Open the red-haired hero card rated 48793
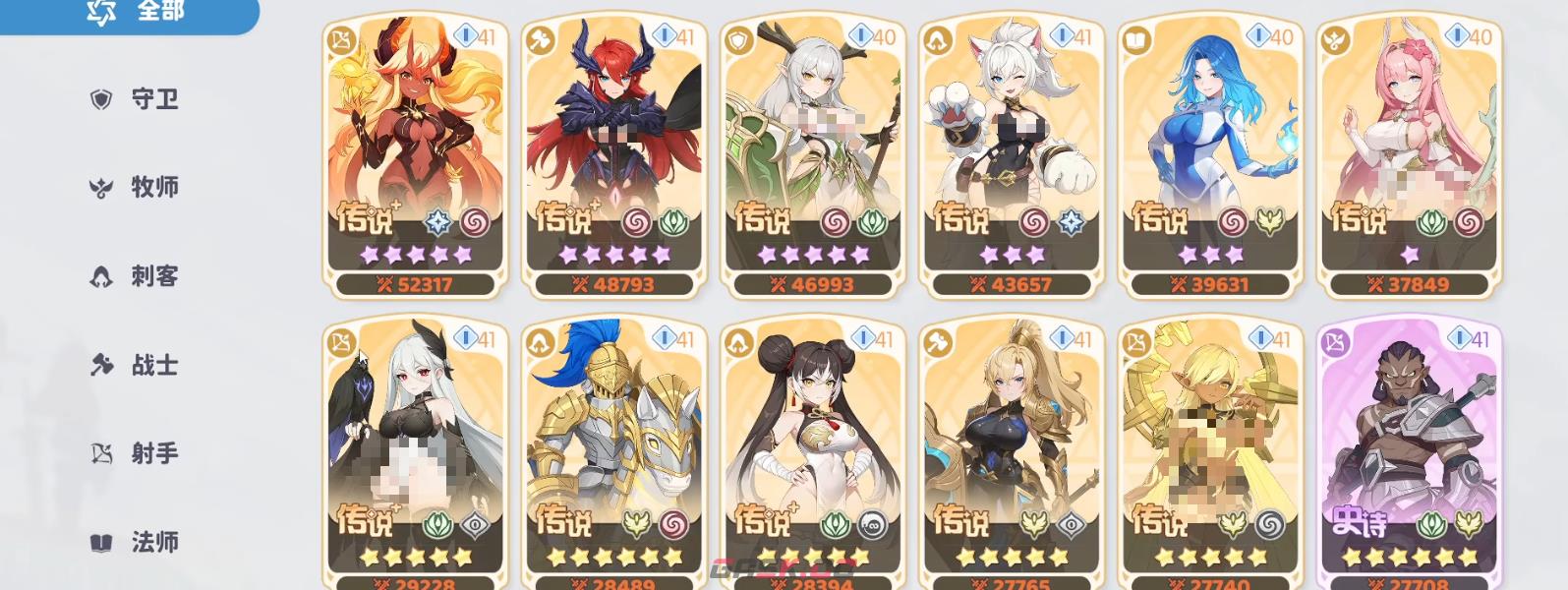Viewport: 1568px width, 590px height. click(613, 157)
